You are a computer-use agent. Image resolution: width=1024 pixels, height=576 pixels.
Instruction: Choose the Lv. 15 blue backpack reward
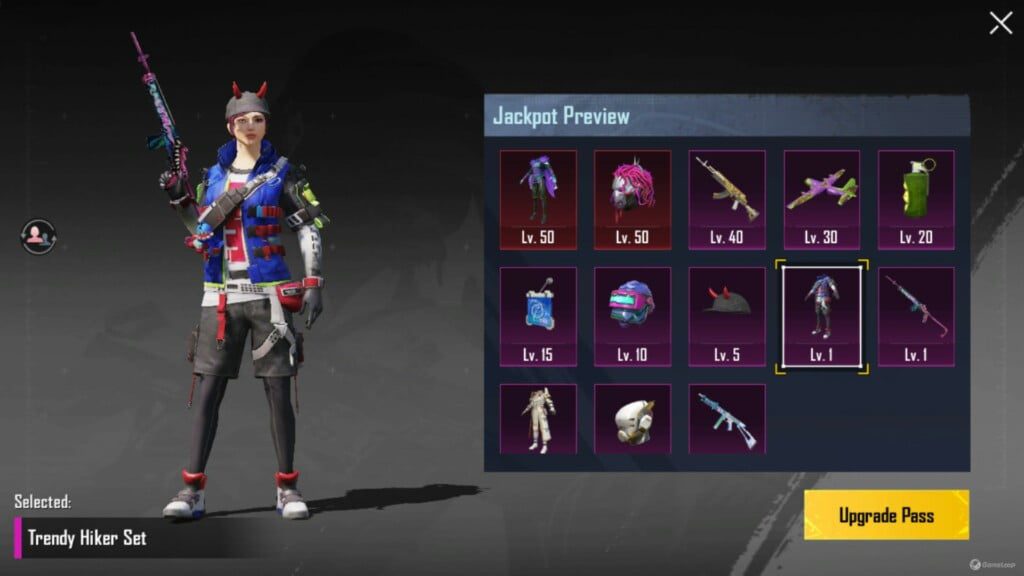coord(538,316)
